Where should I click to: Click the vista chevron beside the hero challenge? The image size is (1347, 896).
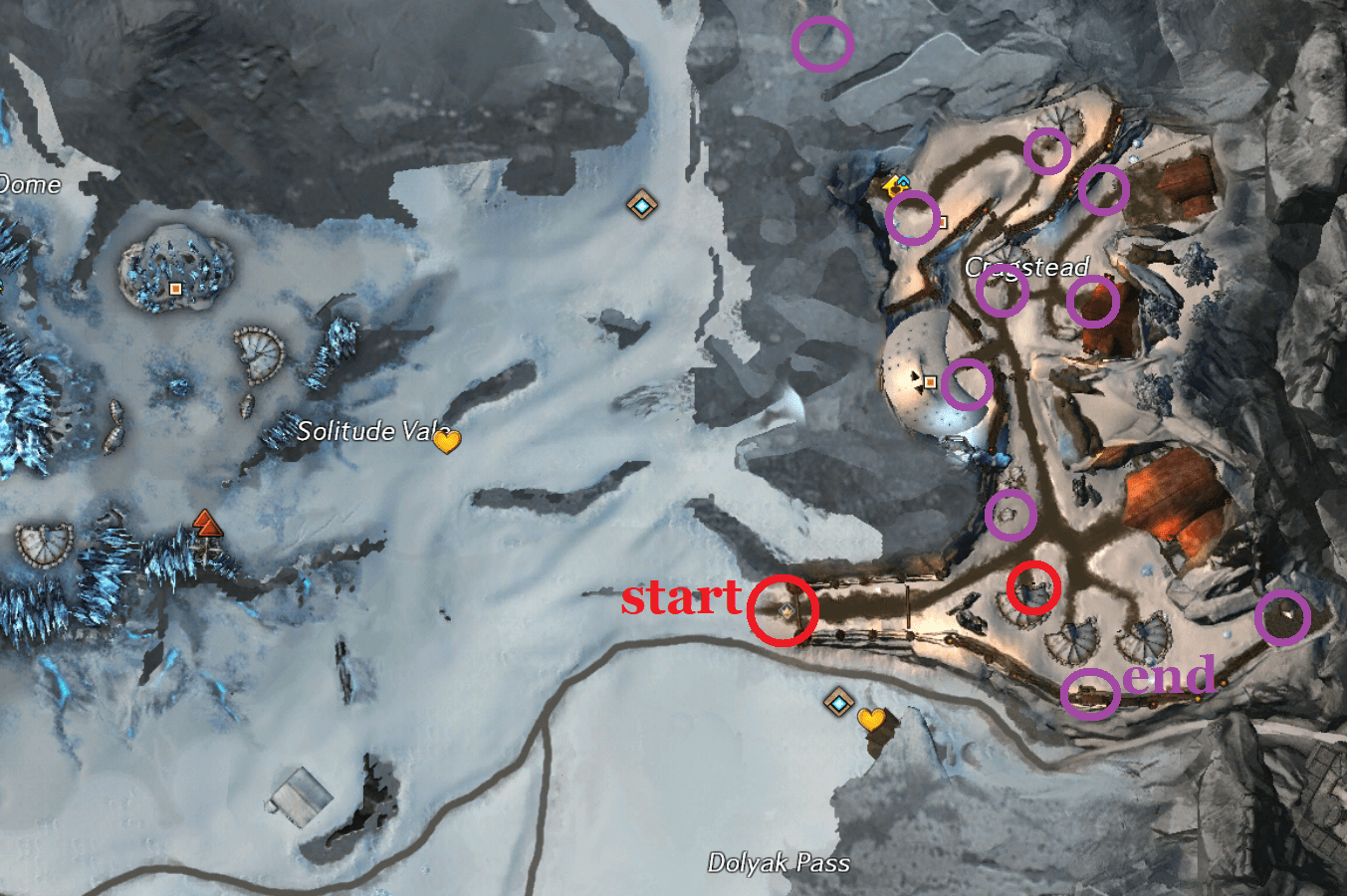pyautogui.click(x=903, y=180)
